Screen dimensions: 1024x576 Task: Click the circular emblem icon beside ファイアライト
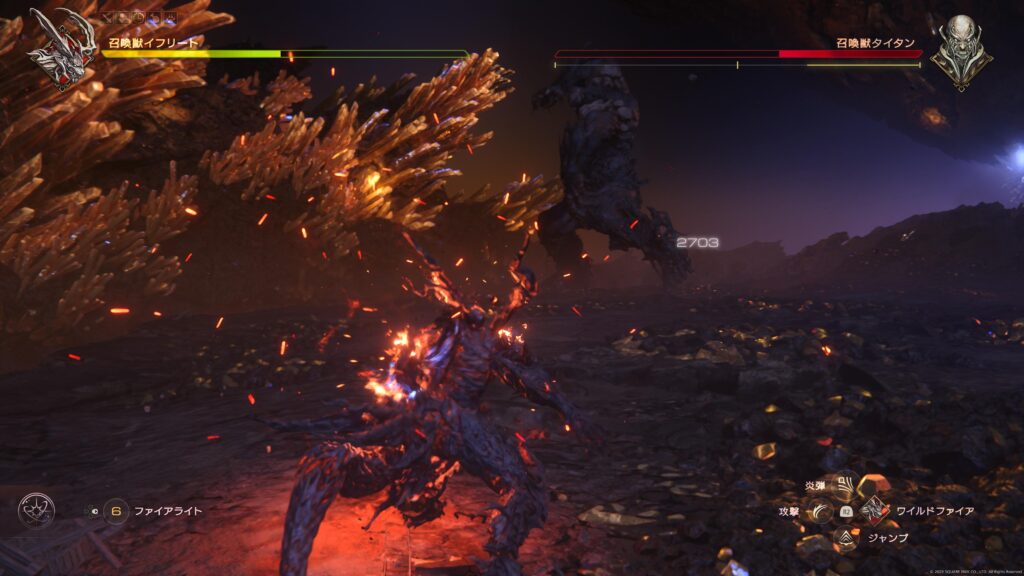[x=36, y=511]
